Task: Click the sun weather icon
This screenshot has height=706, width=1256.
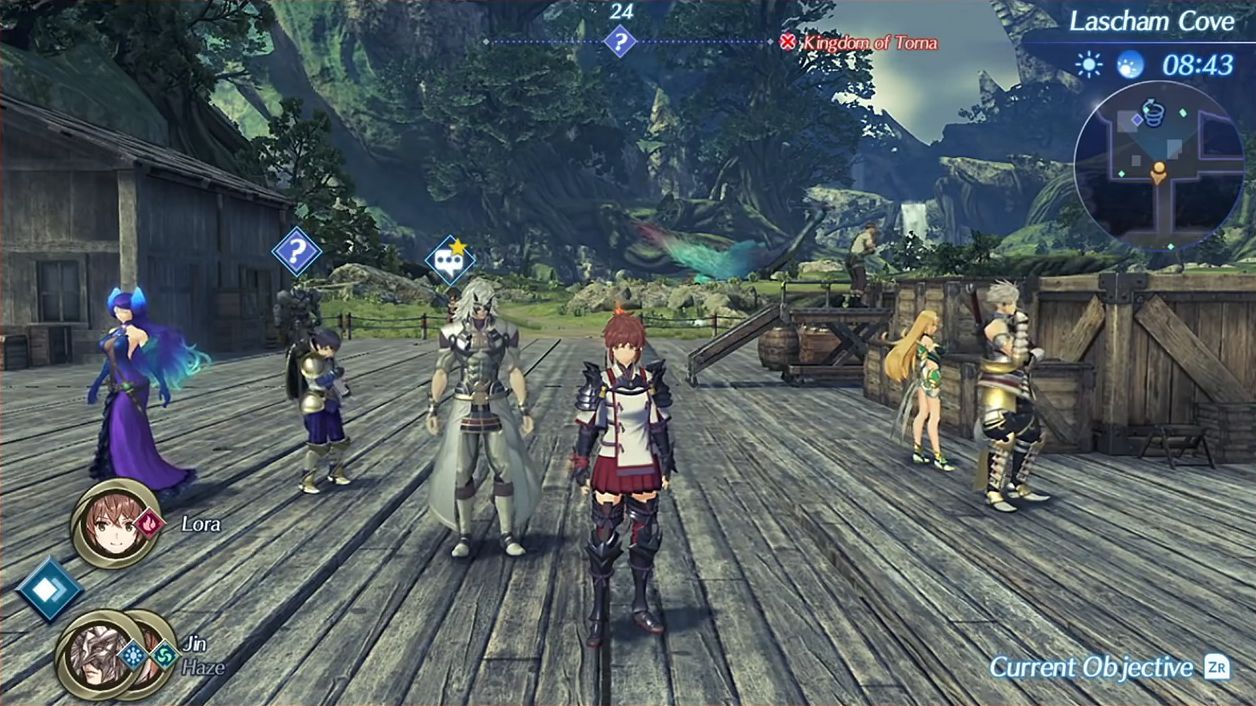Action: click(x=1087, y=65)
